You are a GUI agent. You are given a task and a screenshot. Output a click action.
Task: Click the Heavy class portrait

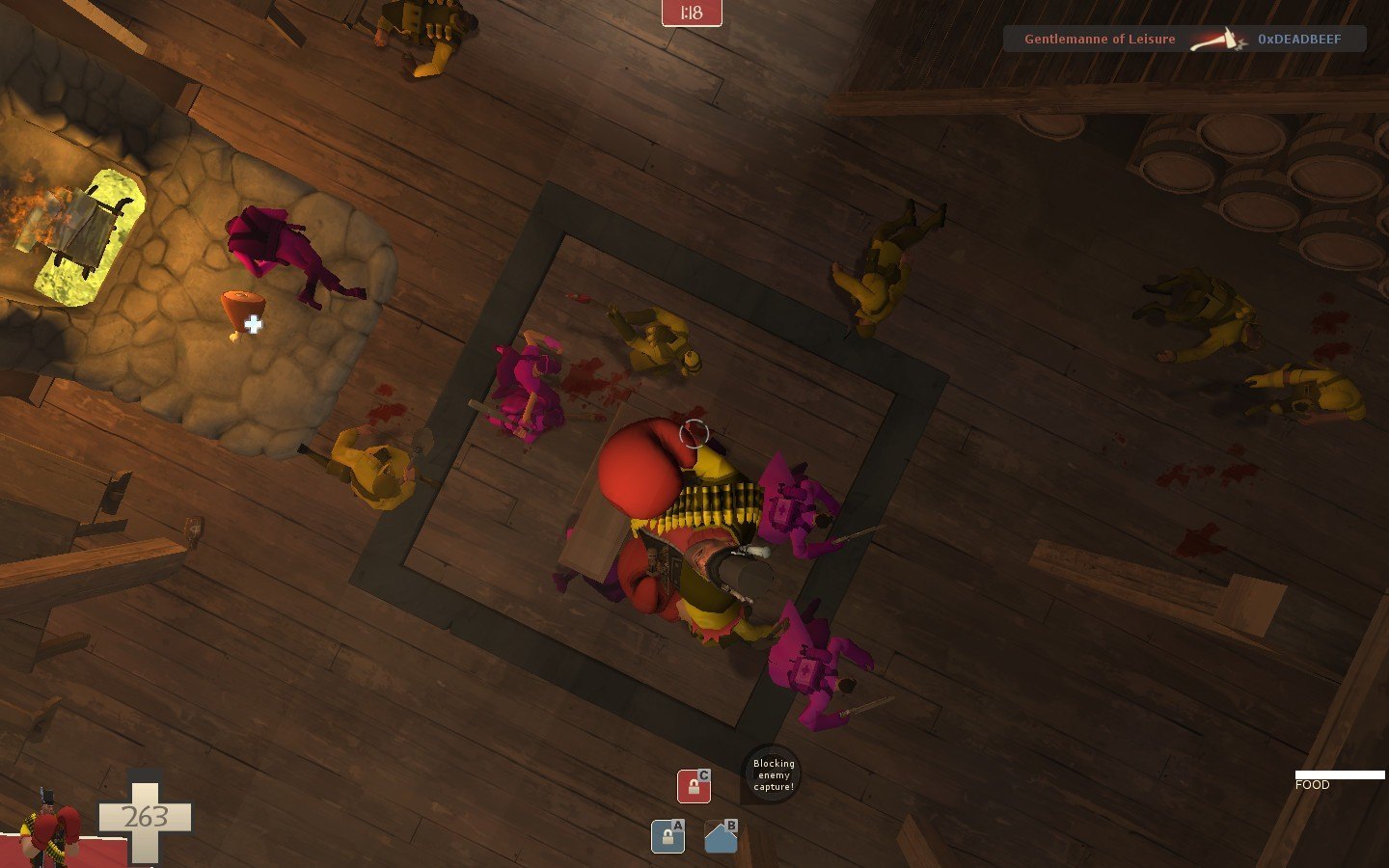click(x=50, y=827)
